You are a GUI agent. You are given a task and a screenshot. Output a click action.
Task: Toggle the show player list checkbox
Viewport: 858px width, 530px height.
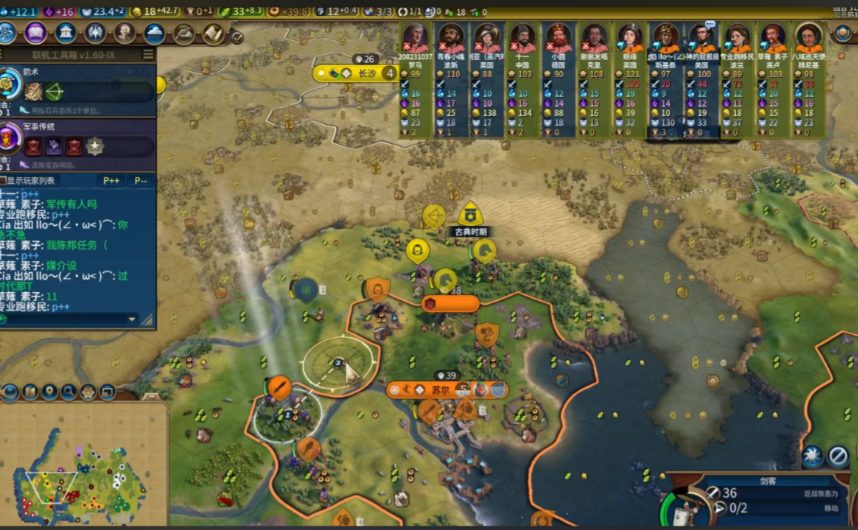point(4,181)
